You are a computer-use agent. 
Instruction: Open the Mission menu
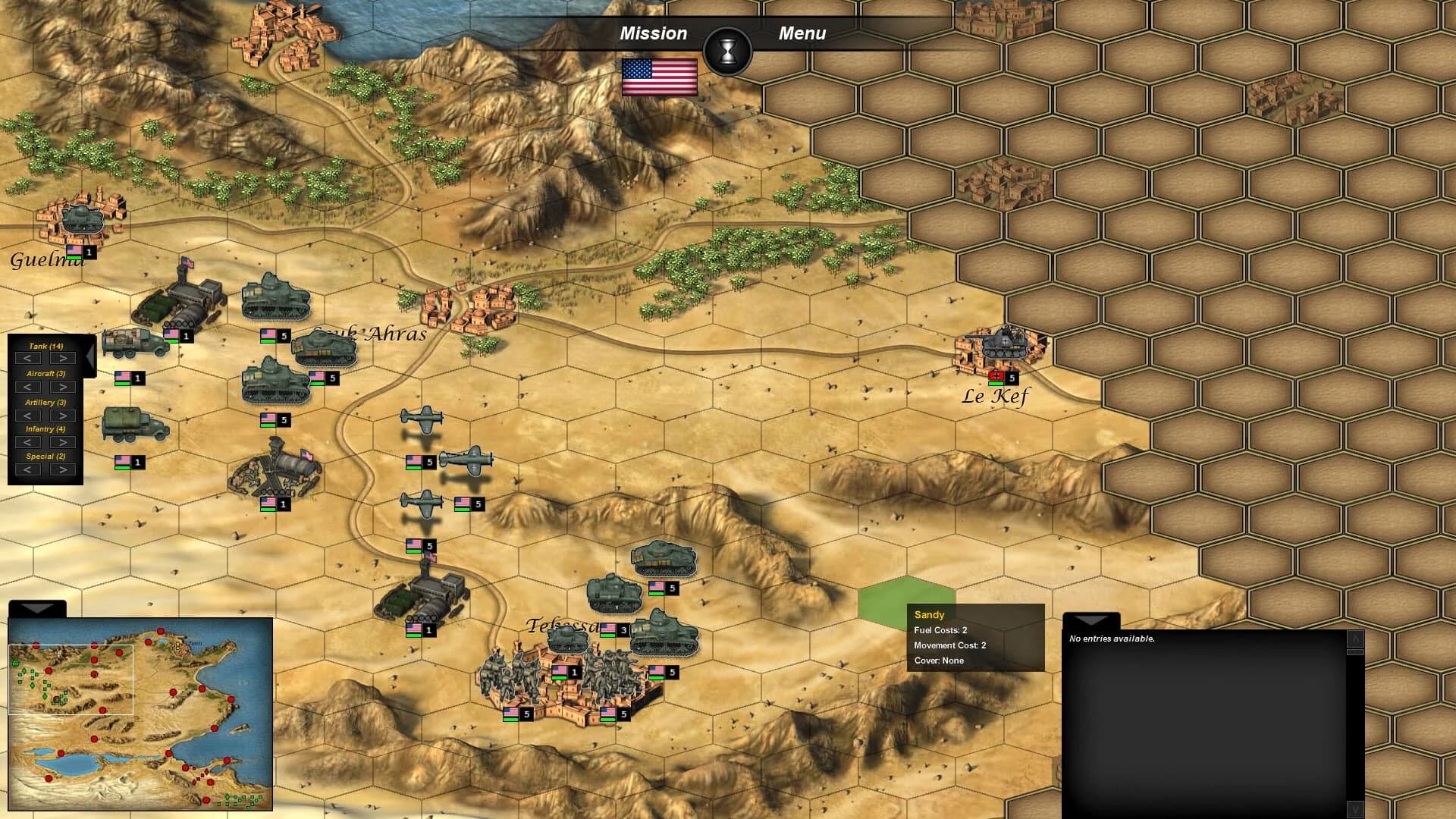(x=654, y=33)
